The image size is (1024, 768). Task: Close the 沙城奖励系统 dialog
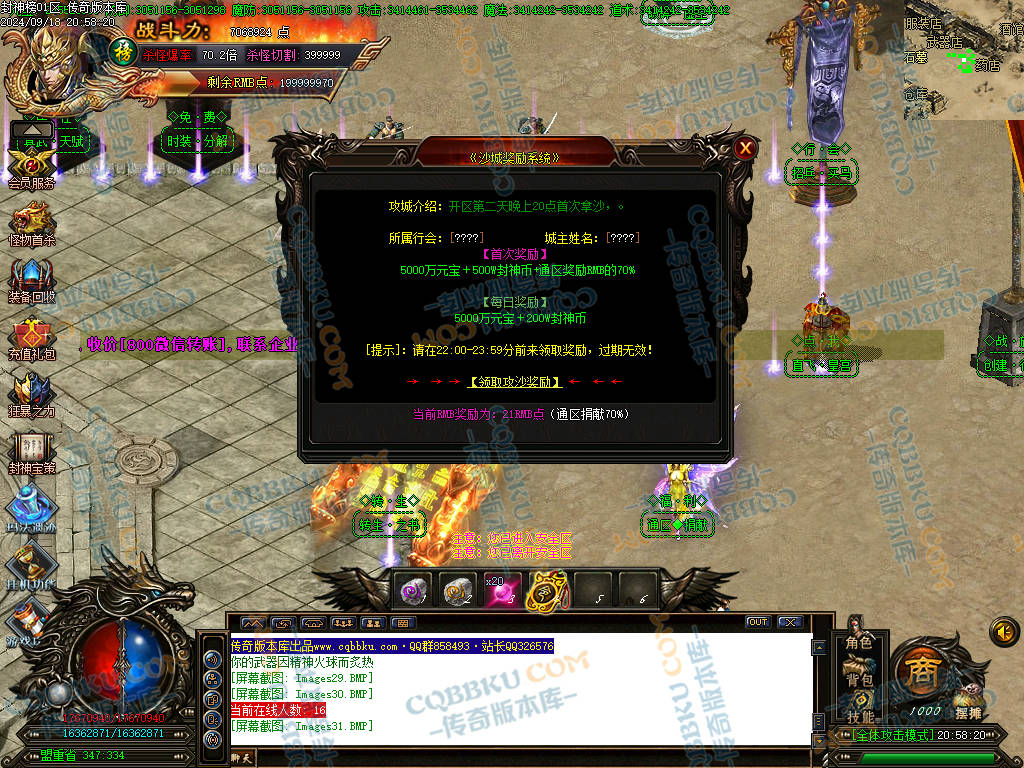click(x=745, y=149)
